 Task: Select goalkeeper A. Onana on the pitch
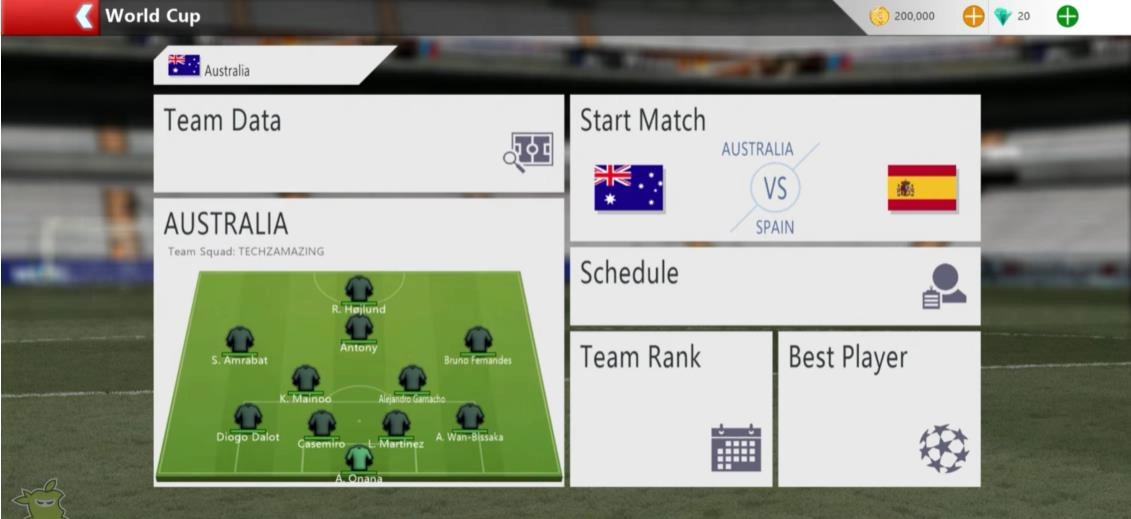pyautogui.click(x=357, y=461)
